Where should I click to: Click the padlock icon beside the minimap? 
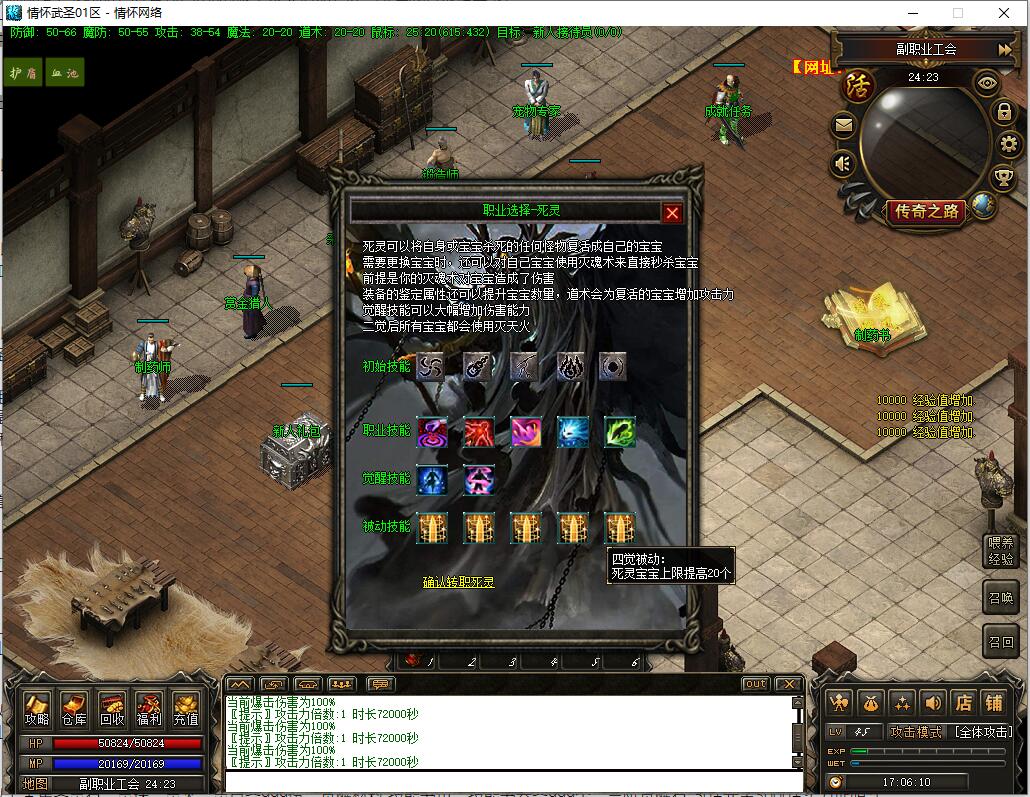coord(1004,111)
